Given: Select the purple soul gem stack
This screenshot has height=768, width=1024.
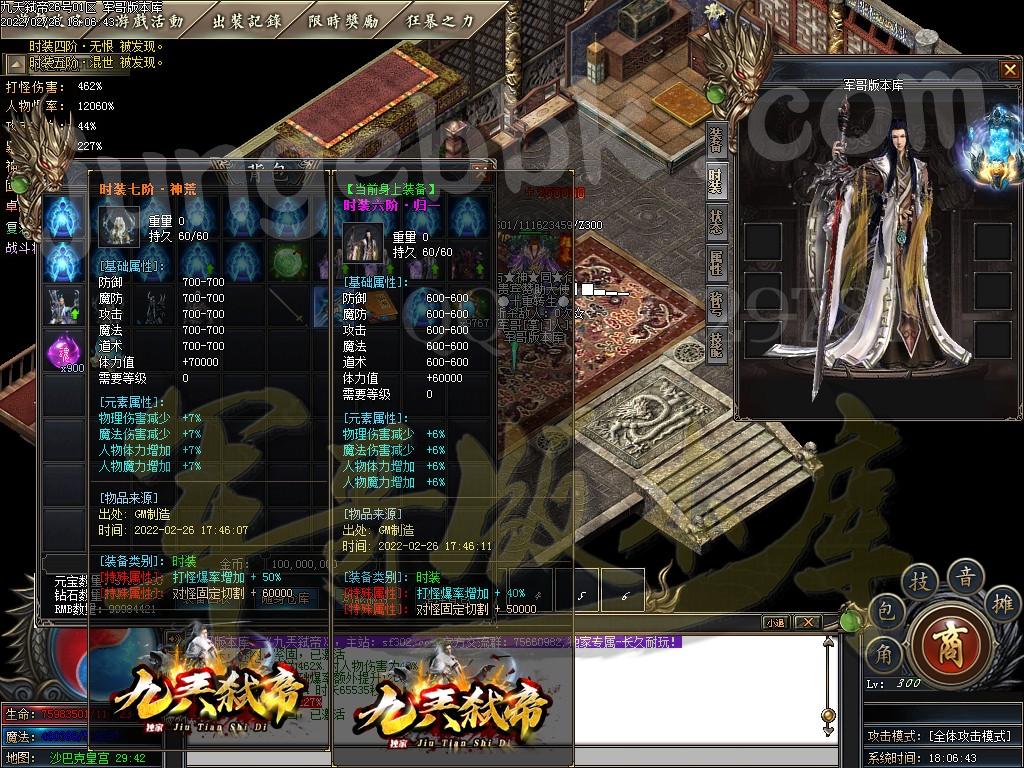Looking at the screenshot, I should [x=65, y=352].
